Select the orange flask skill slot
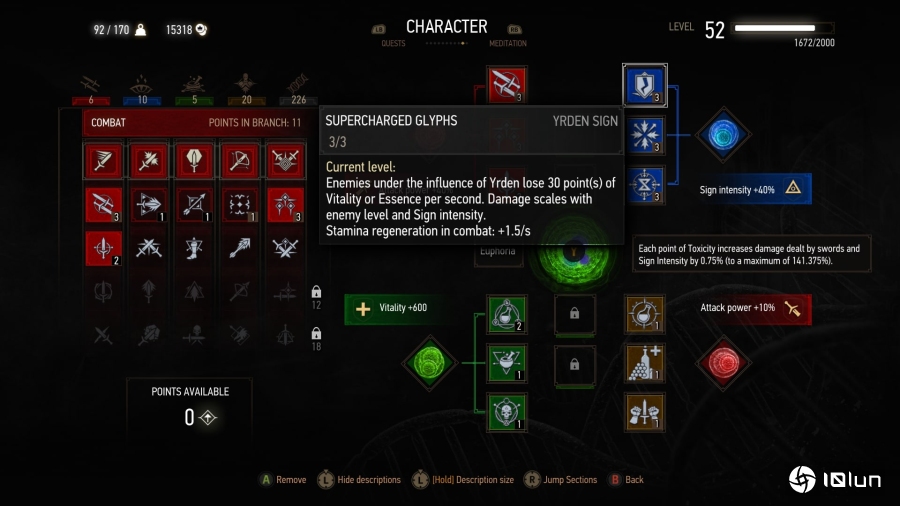Screen dimensions: 900x506 pyautogui.click(x=644, y=314)
